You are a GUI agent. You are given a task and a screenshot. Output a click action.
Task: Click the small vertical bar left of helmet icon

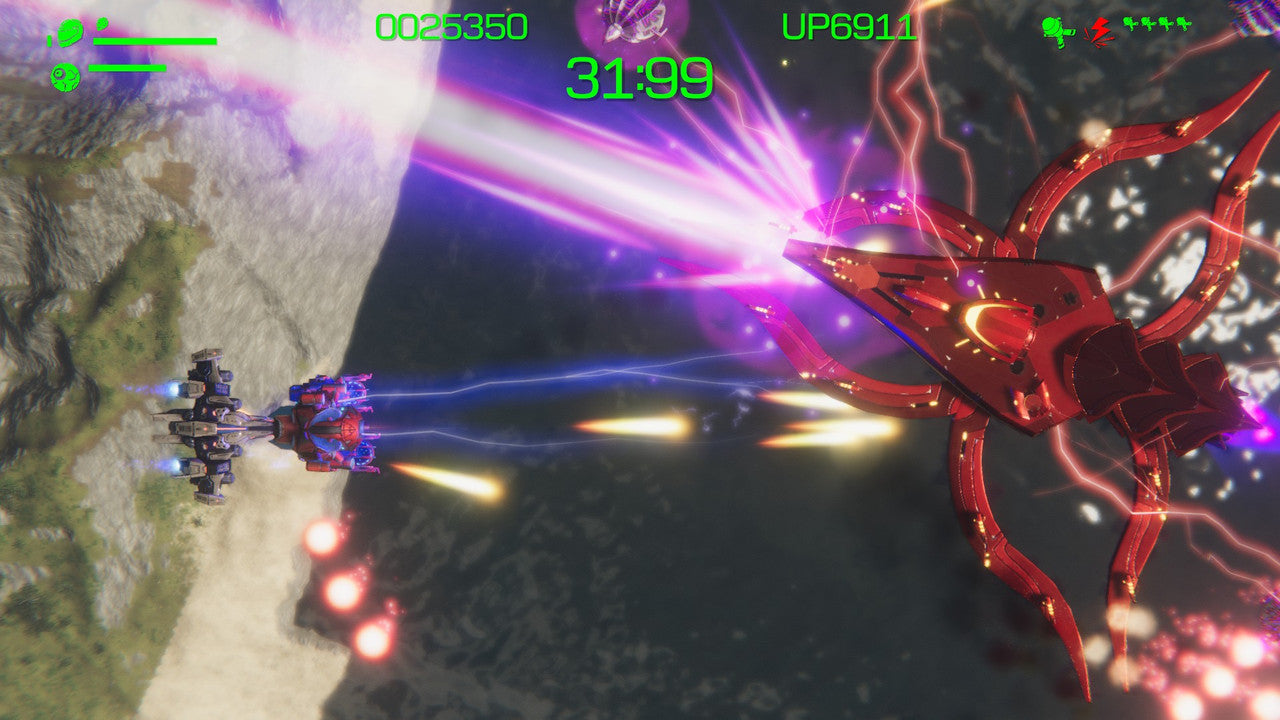click(49, 41)
